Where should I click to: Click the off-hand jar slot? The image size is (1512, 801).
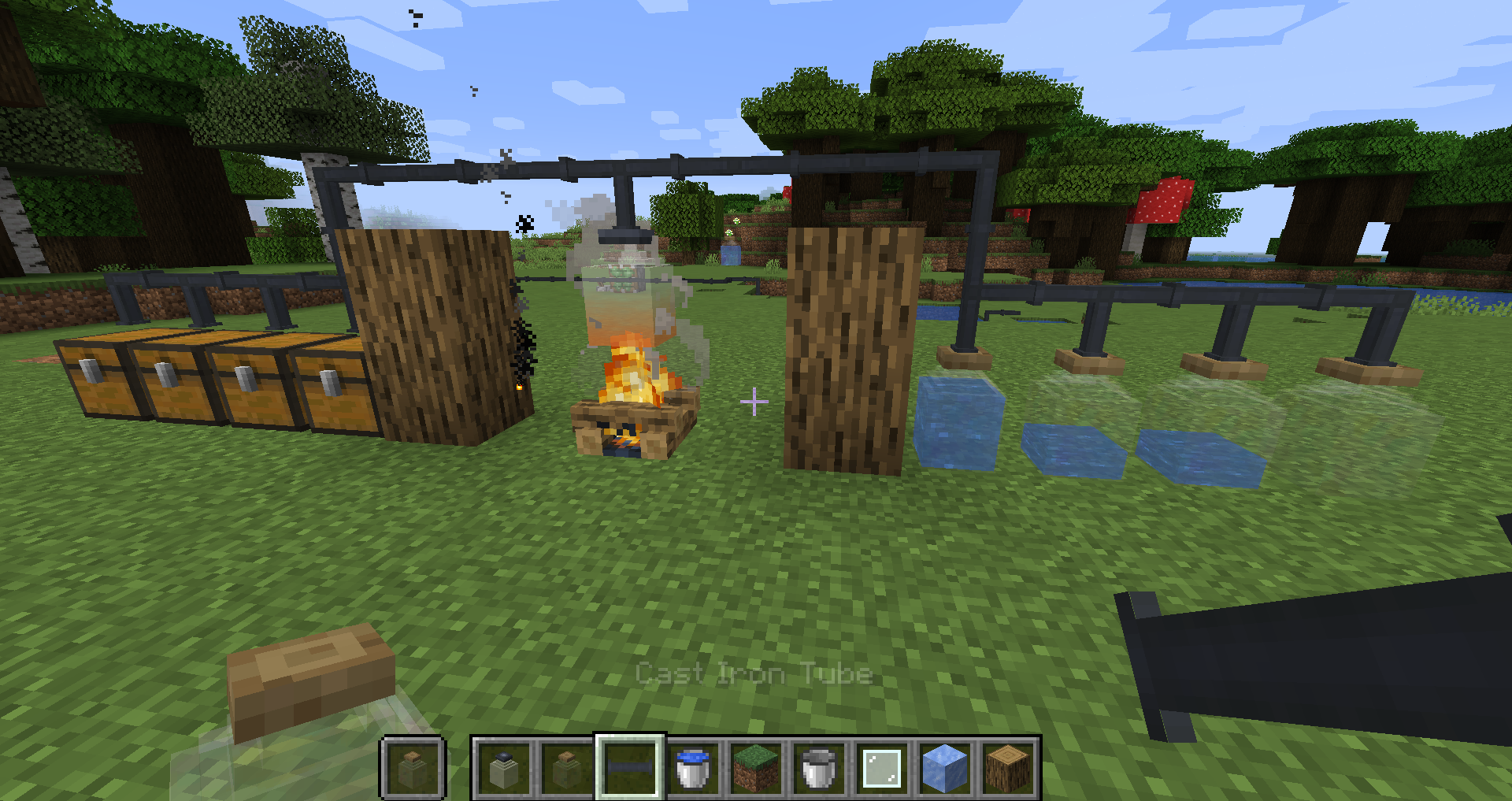click(413, 768)
